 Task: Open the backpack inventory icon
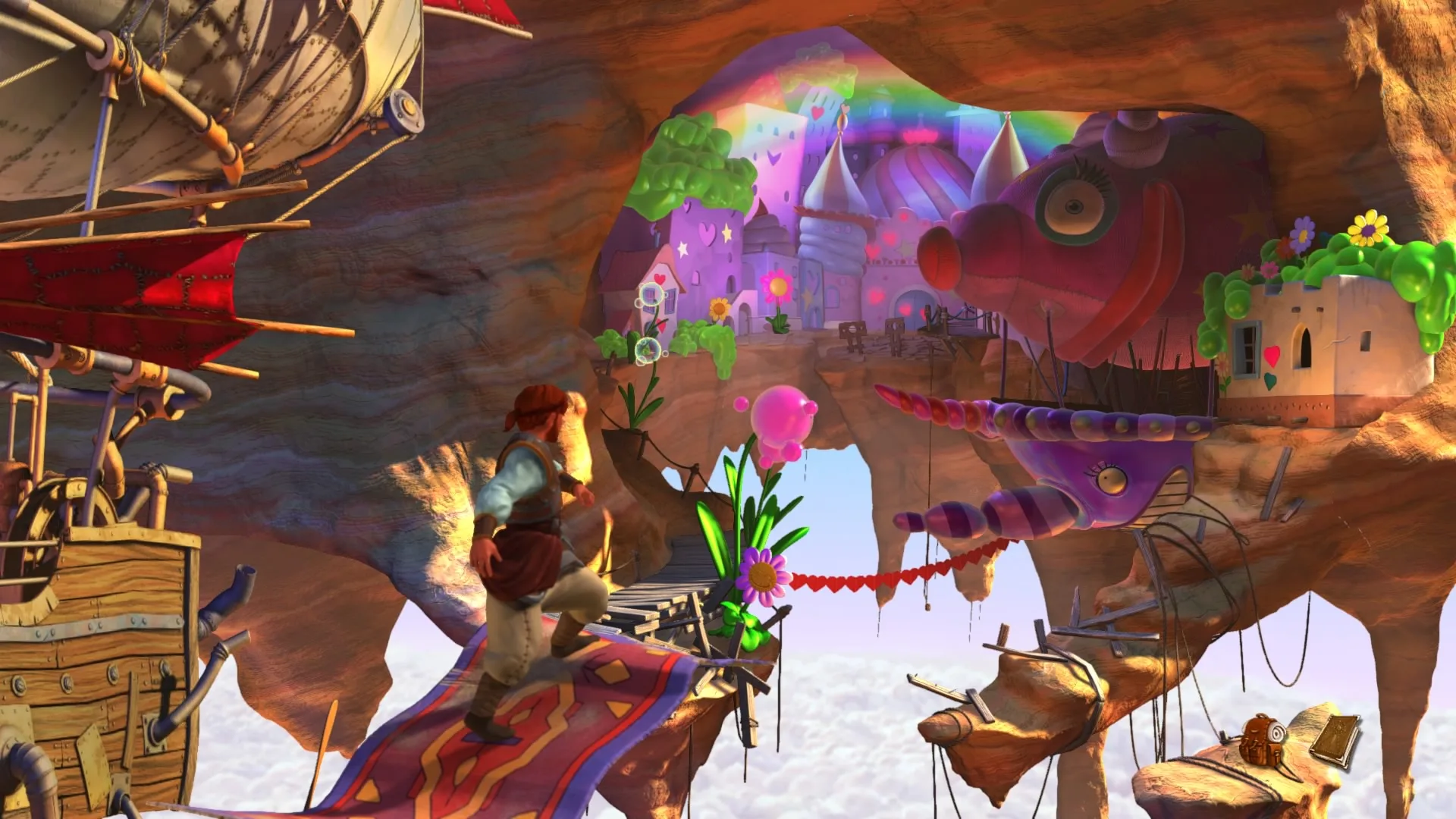pyautogui.click(x=1263, y=738)
